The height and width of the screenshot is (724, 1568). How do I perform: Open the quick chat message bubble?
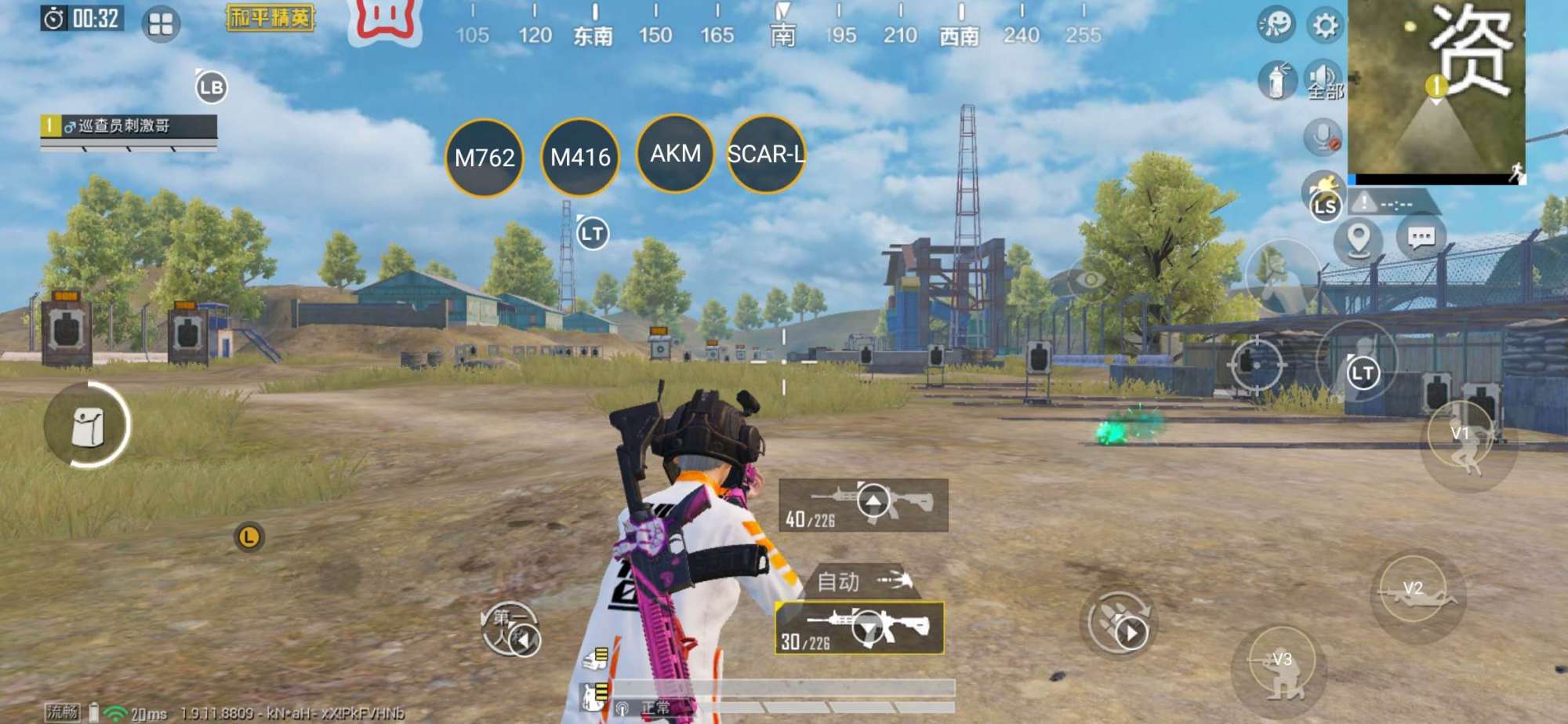click(1421, 238)
